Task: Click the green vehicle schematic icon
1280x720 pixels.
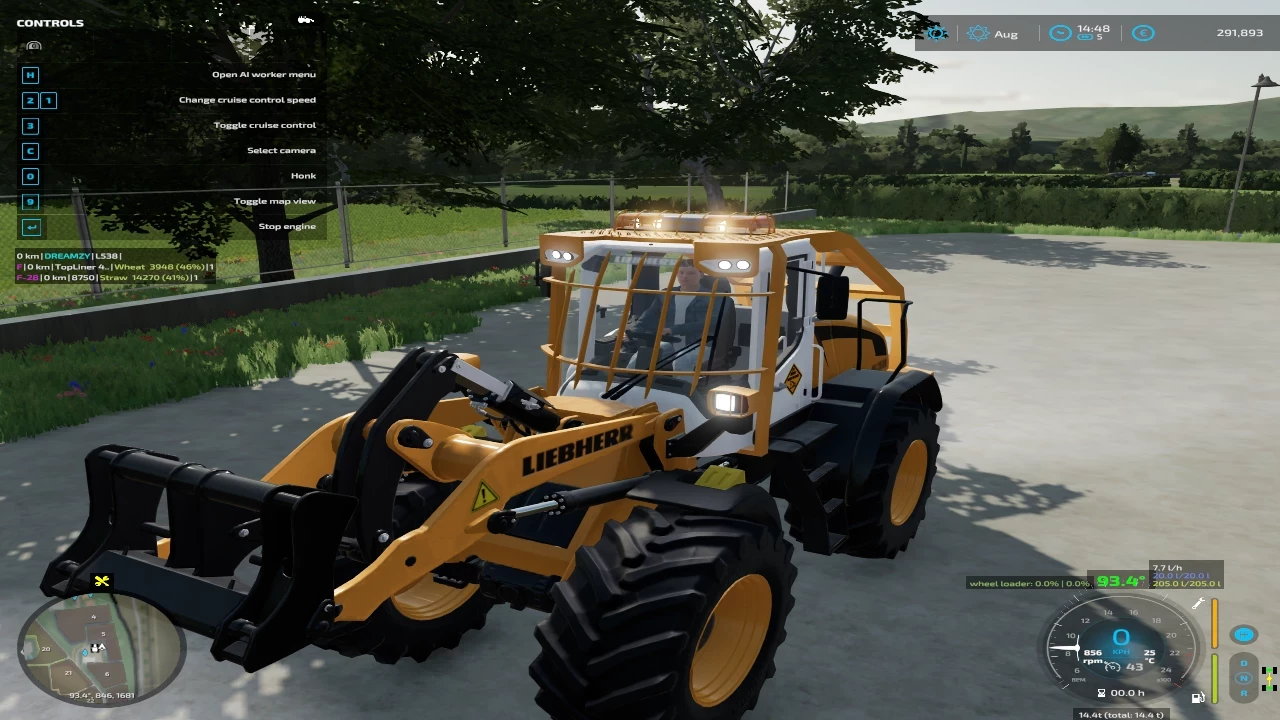Action: tap(1270, 679)
